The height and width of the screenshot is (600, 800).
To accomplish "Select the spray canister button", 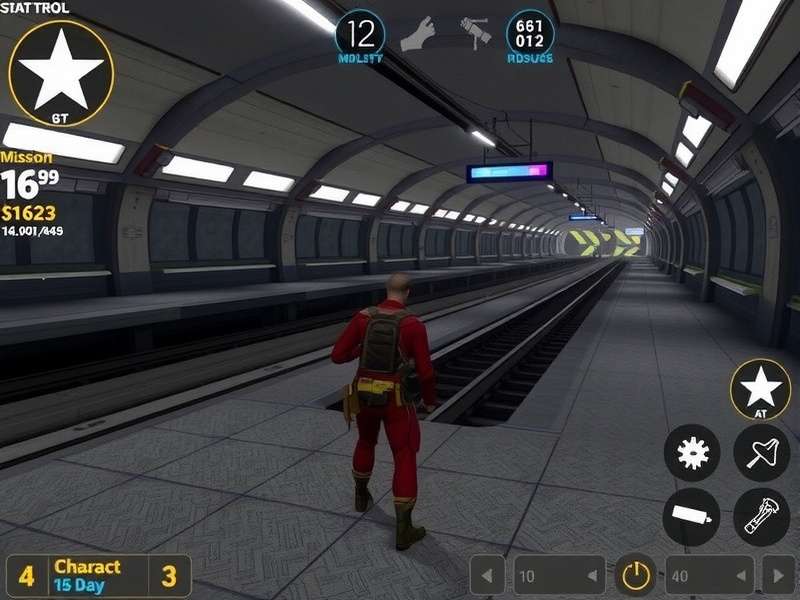I will (691, 517).
